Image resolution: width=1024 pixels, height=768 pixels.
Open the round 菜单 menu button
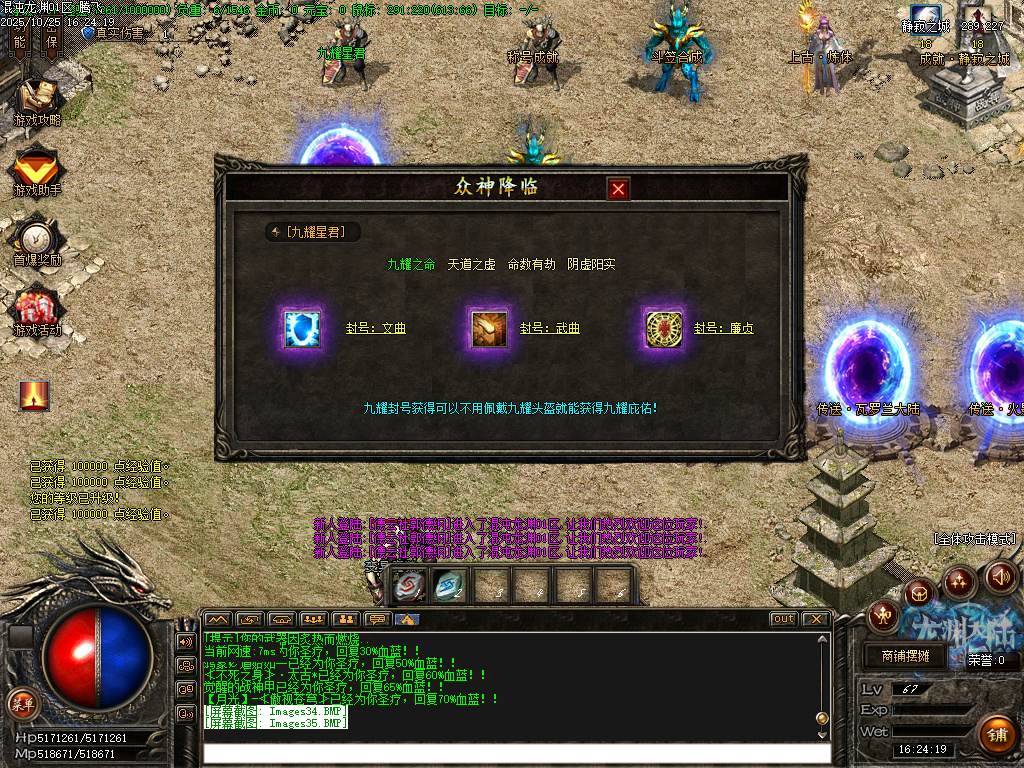[x=22, y=703]
